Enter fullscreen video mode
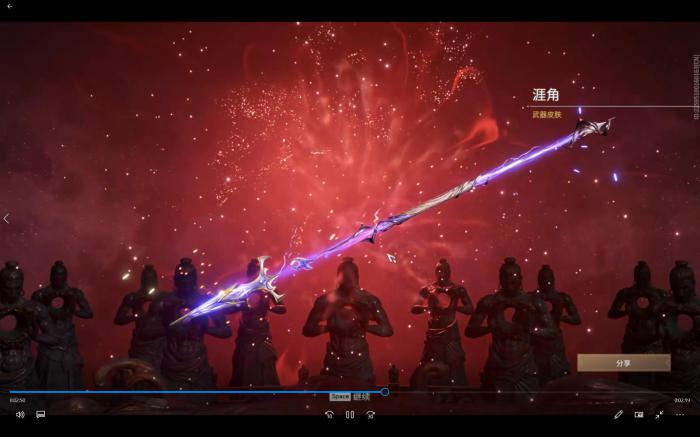 pos(659,414)
